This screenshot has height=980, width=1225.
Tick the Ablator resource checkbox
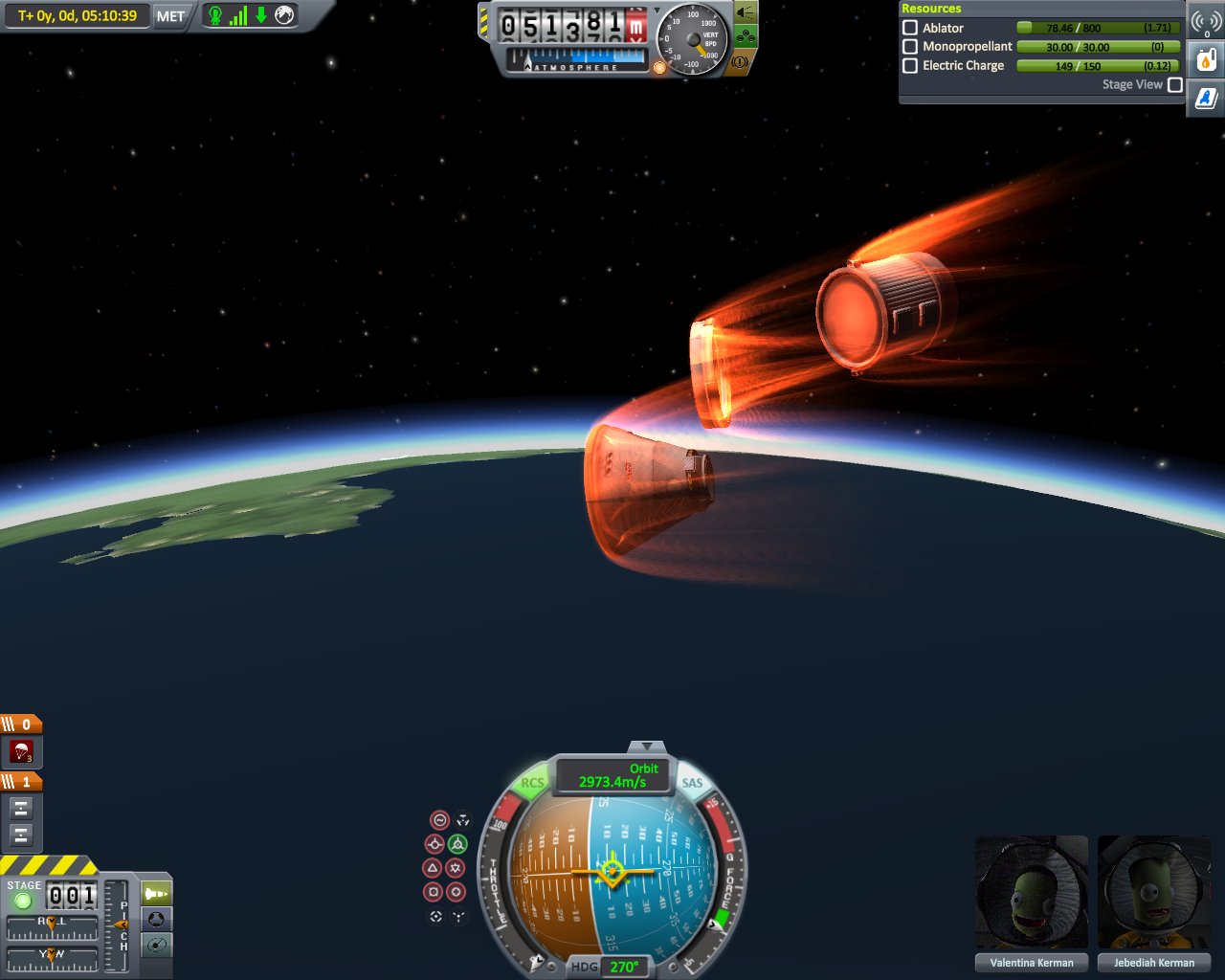click(x=910, y=28)
